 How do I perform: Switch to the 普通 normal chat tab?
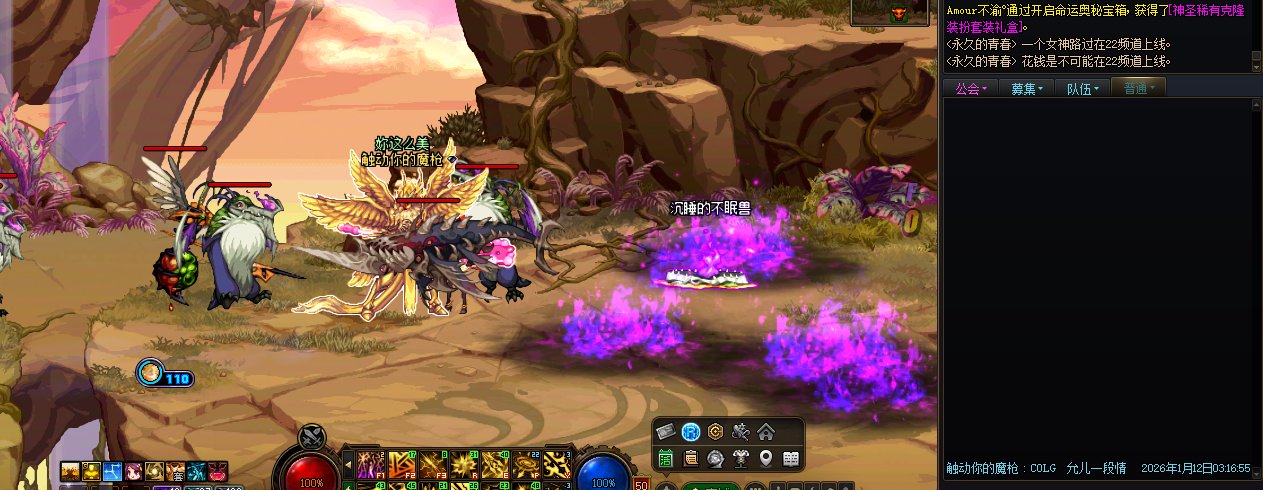pyautogui.click(x=1138, y=89)
